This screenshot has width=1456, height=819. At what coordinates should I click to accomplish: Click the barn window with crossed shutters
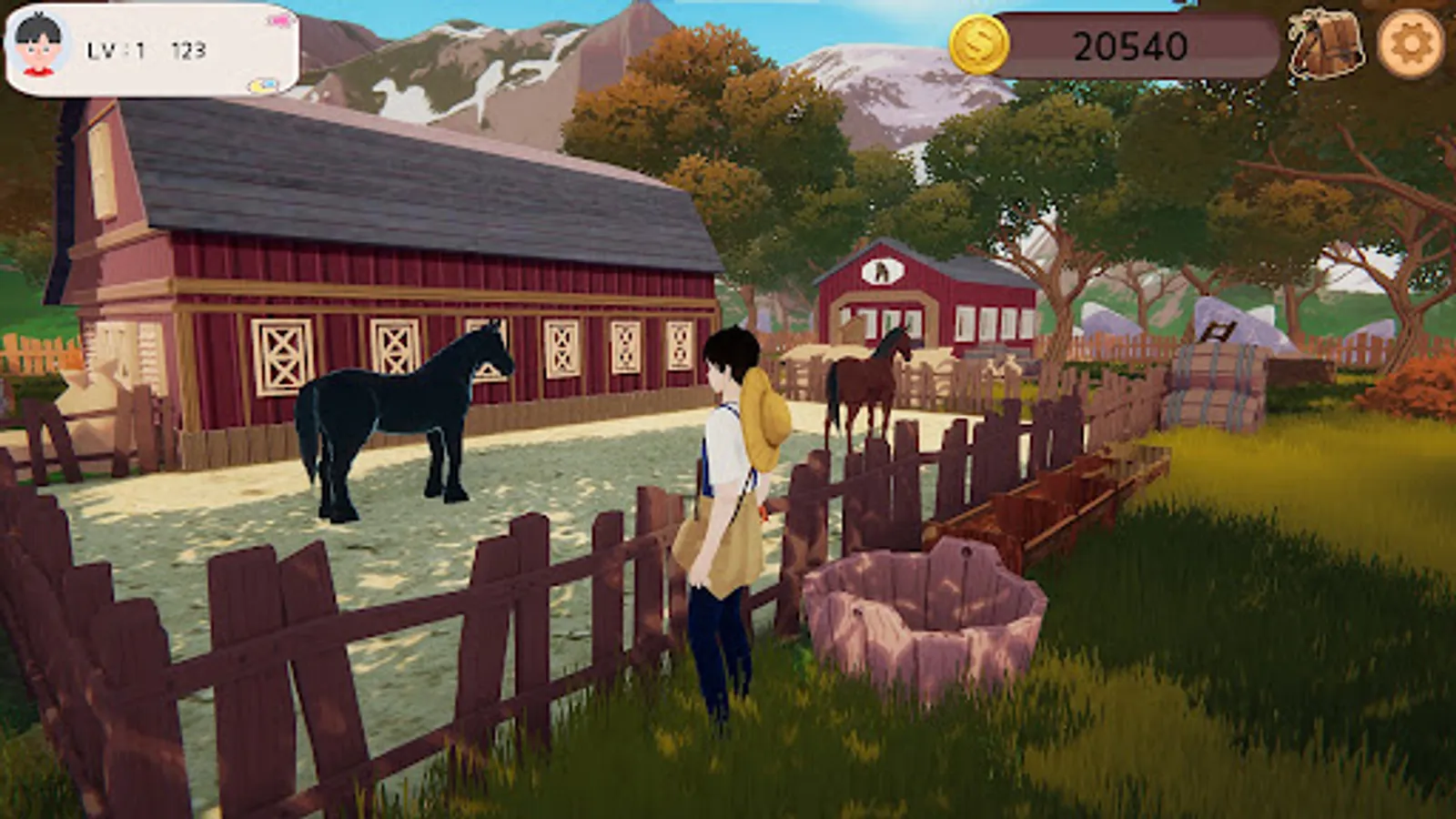[x=282, y=355]
